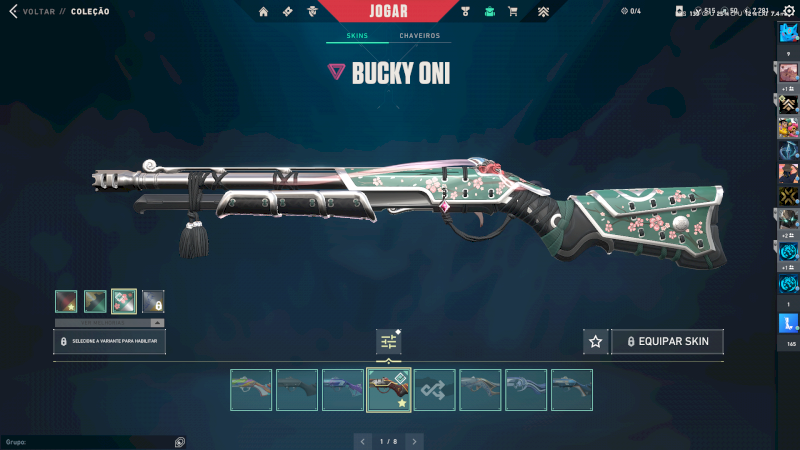
Task: Open the skin filter sliders button
Action: pos(389,342)
